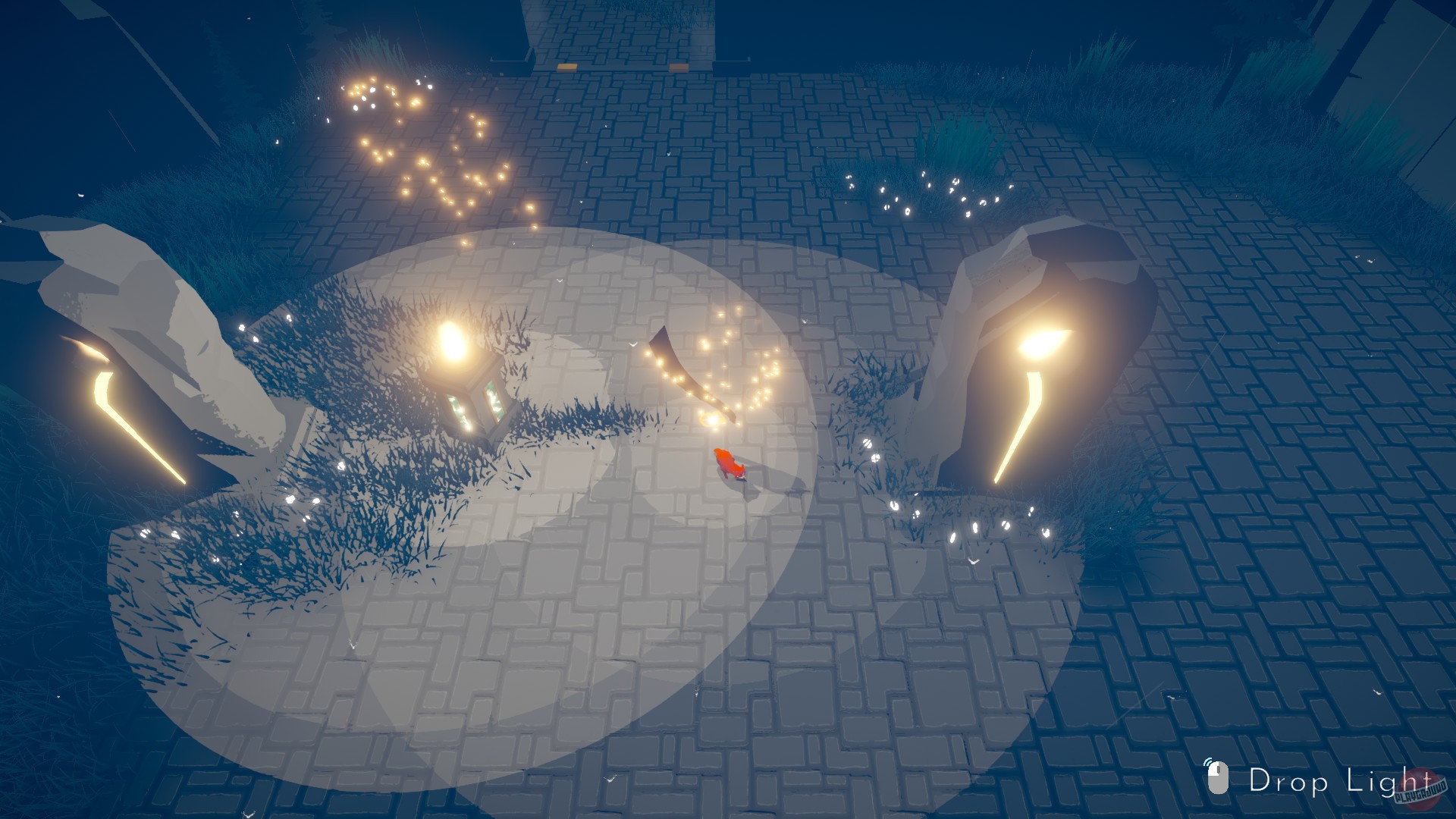Viewport: 1456px width, 819px height.
Task: Select the click-waves symbol above the mouse icon
Action: 1208,762
